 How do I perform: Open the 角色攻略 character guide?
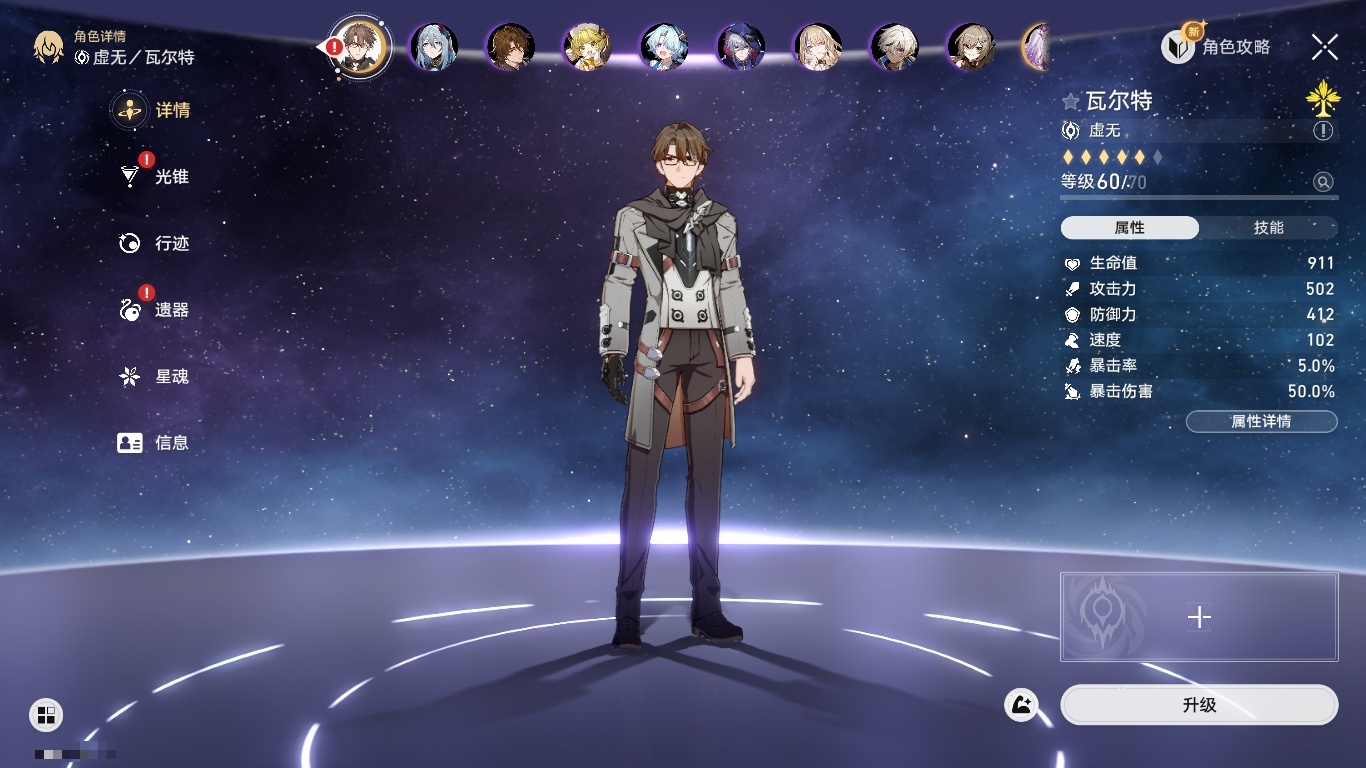[x=1216, y=46]
